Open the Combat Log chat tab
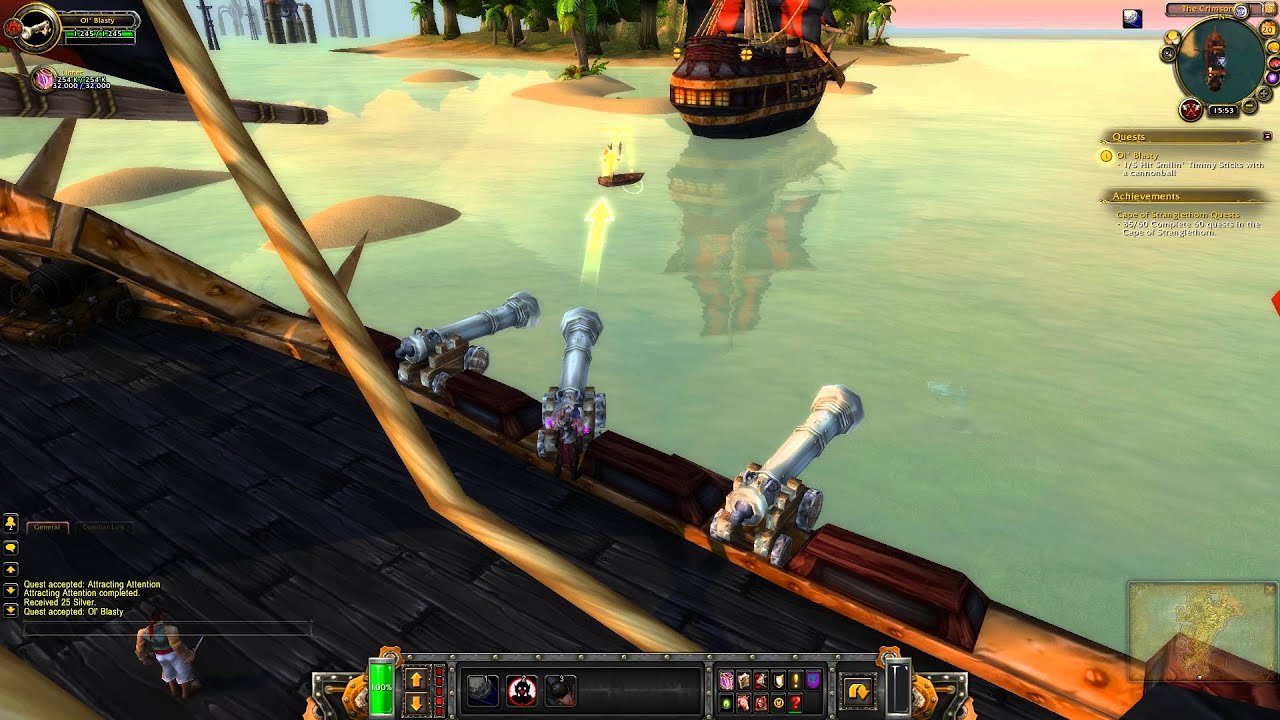The width and height of the screenshot is (1280, 720). click(103, 526)
